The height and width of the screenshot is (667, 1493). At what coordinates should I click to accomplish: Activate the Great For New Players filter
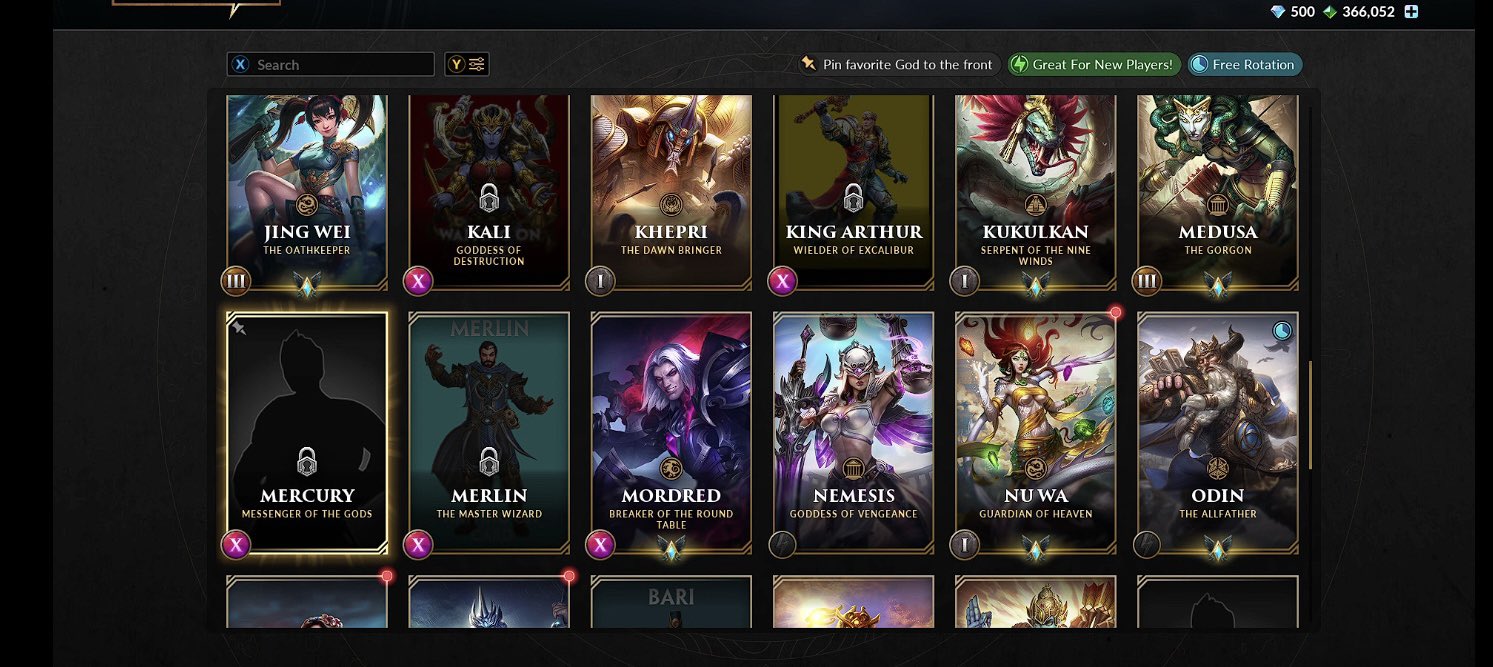point(1093,65)
